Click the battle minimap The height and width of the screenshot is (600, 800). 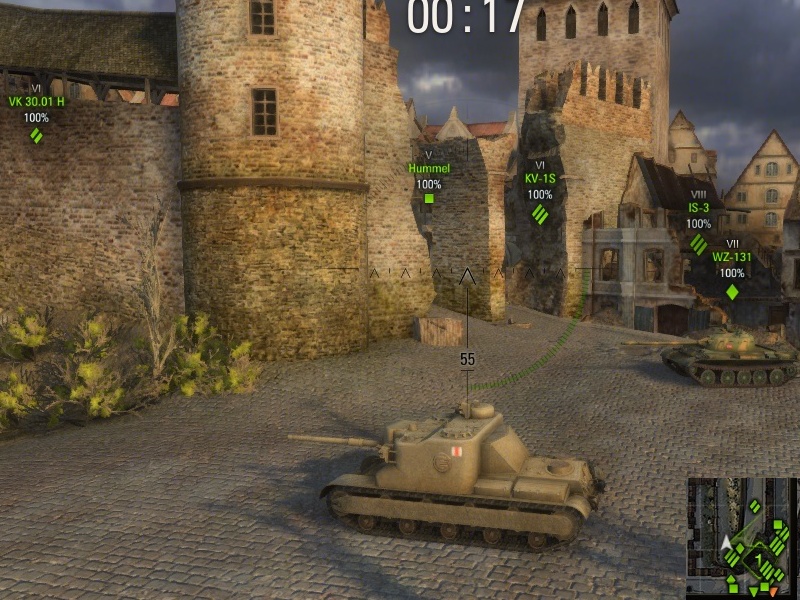tap(742, 538)
